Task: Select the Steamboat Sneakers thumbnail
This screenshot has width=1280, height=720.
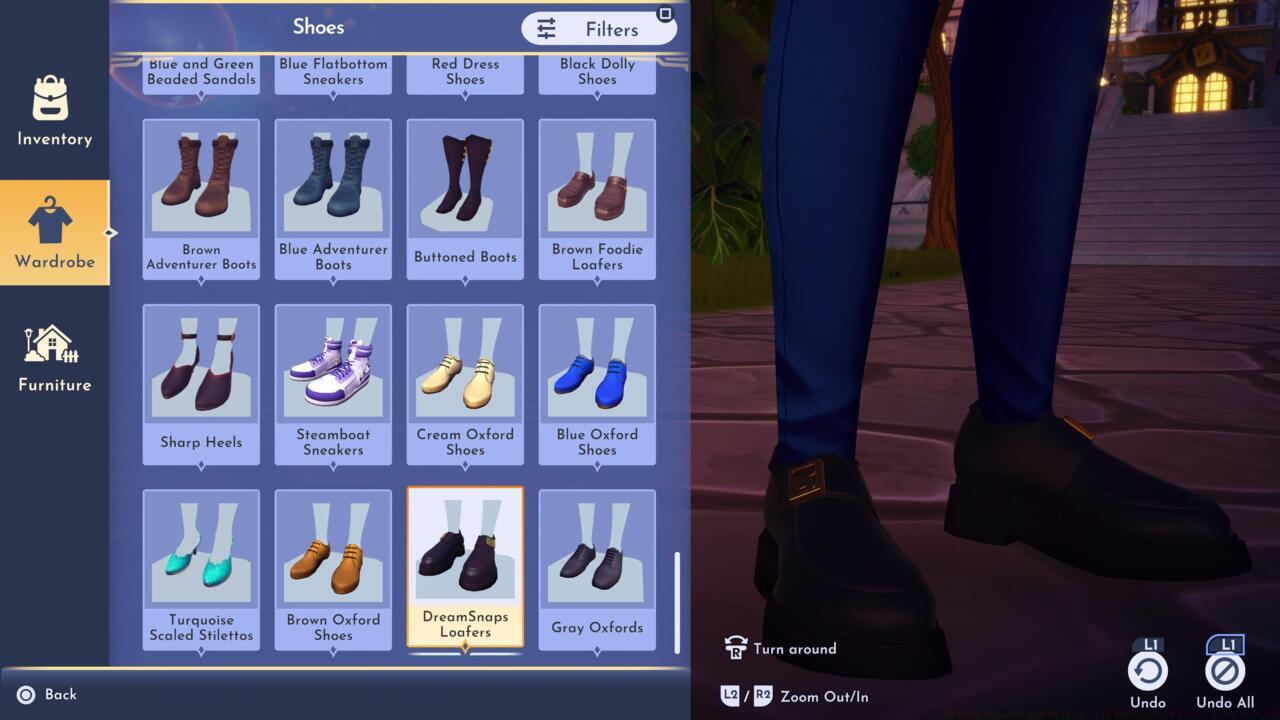Action: pyautogui.click(x=333, y=365)
